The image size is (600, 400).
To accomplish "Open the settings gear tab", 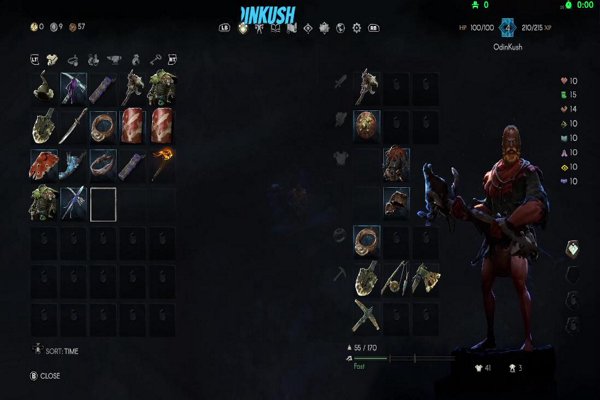I will pos(355,27).
